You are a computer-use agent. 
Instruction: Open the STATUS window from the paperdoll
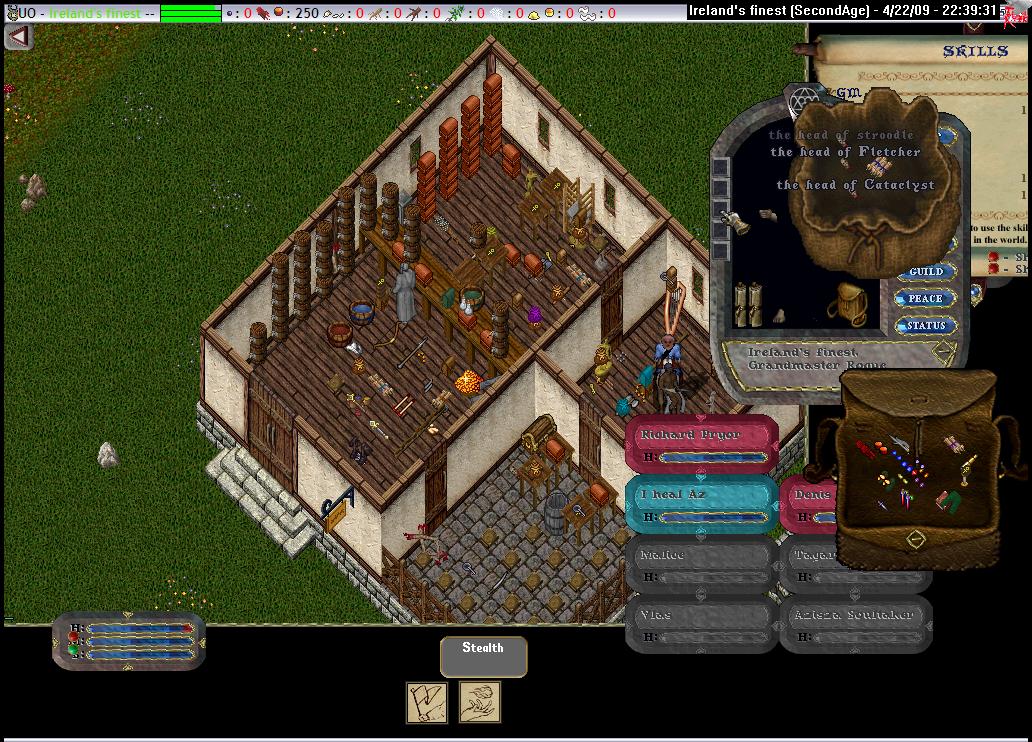click(x=926, y=326)
